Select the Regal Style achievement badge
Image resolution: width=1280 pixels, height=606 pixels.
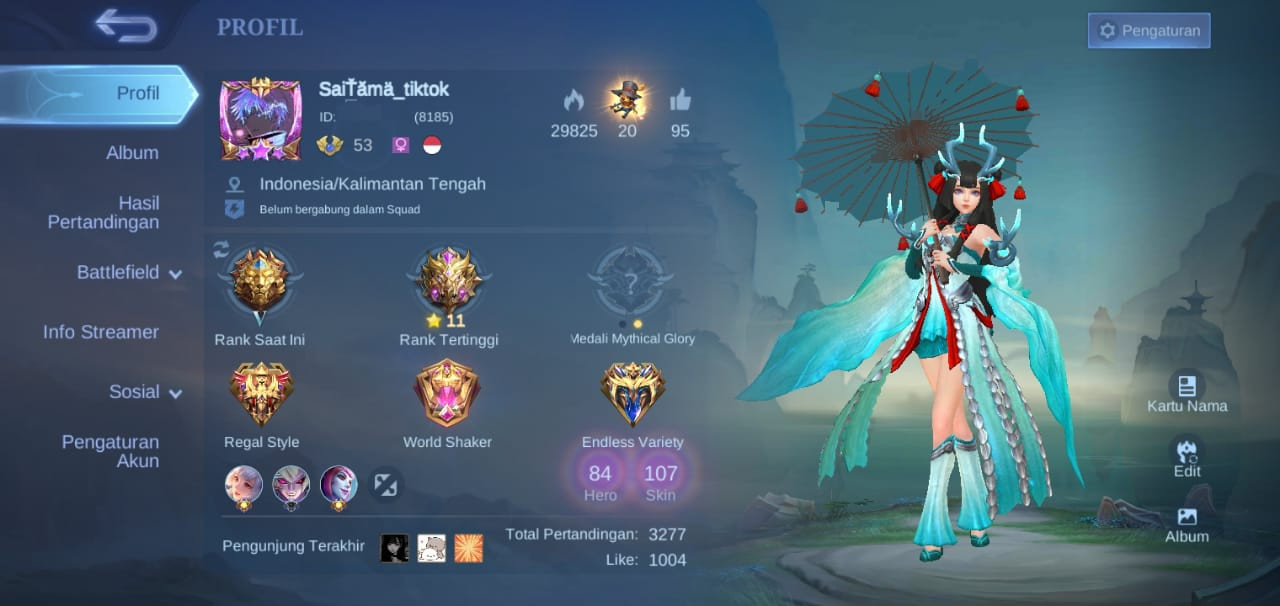pyautogui.click(x=261, y=394)
